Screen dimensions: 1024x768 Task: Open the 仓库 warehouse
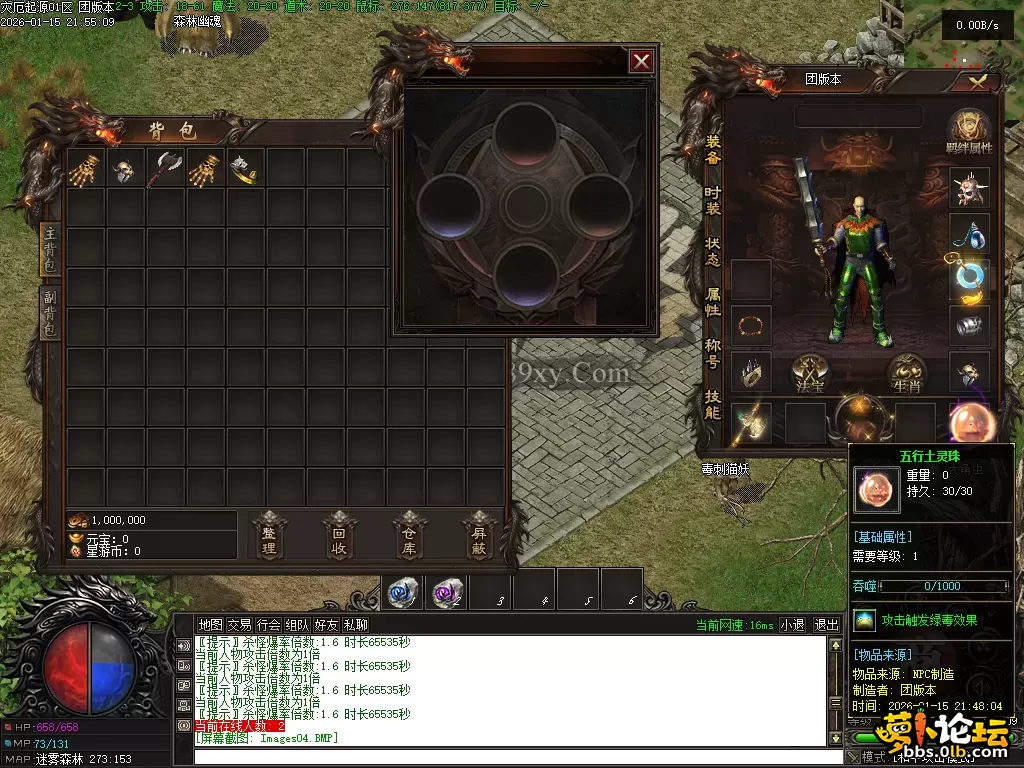click(408, 535)
